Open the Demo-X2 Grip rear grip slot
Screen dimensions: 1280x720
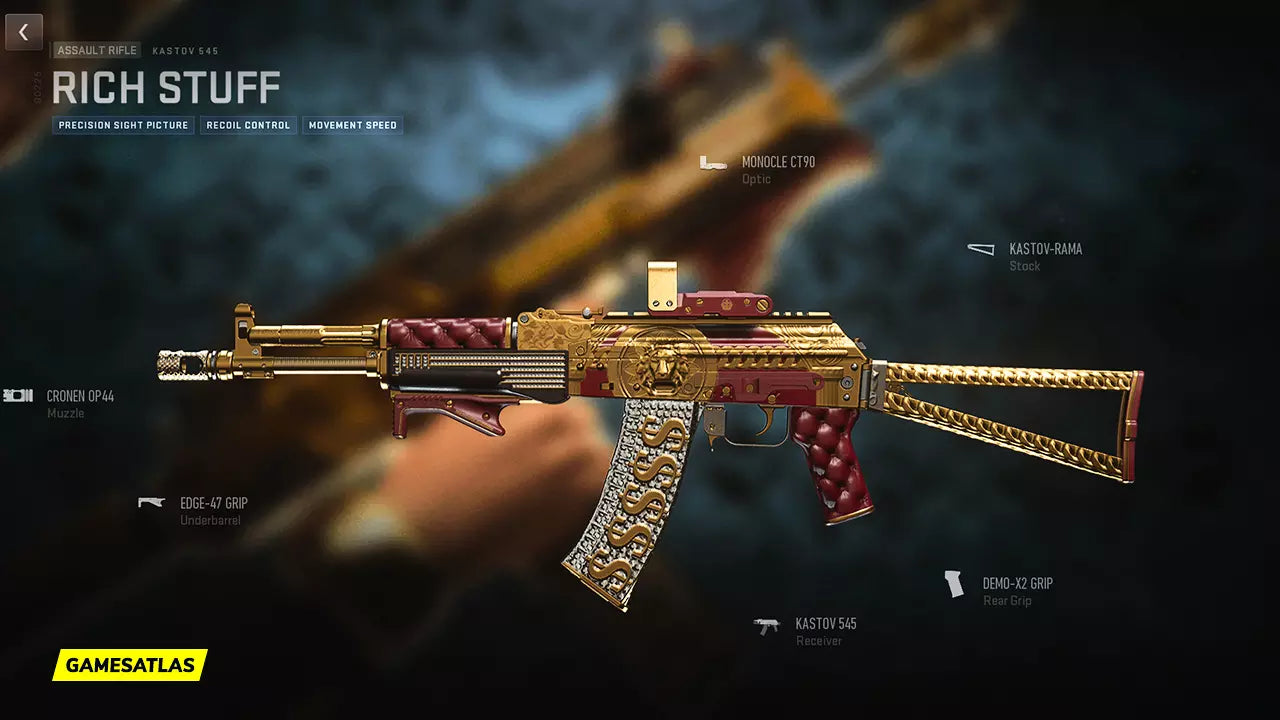[x=1016, y=584]
